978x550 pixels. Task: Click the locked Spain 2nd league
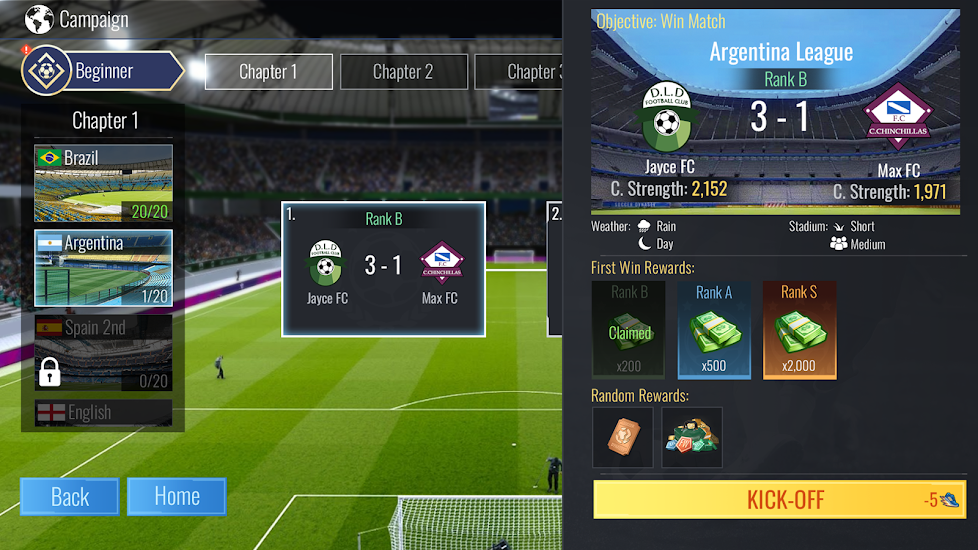coord(103,354)
